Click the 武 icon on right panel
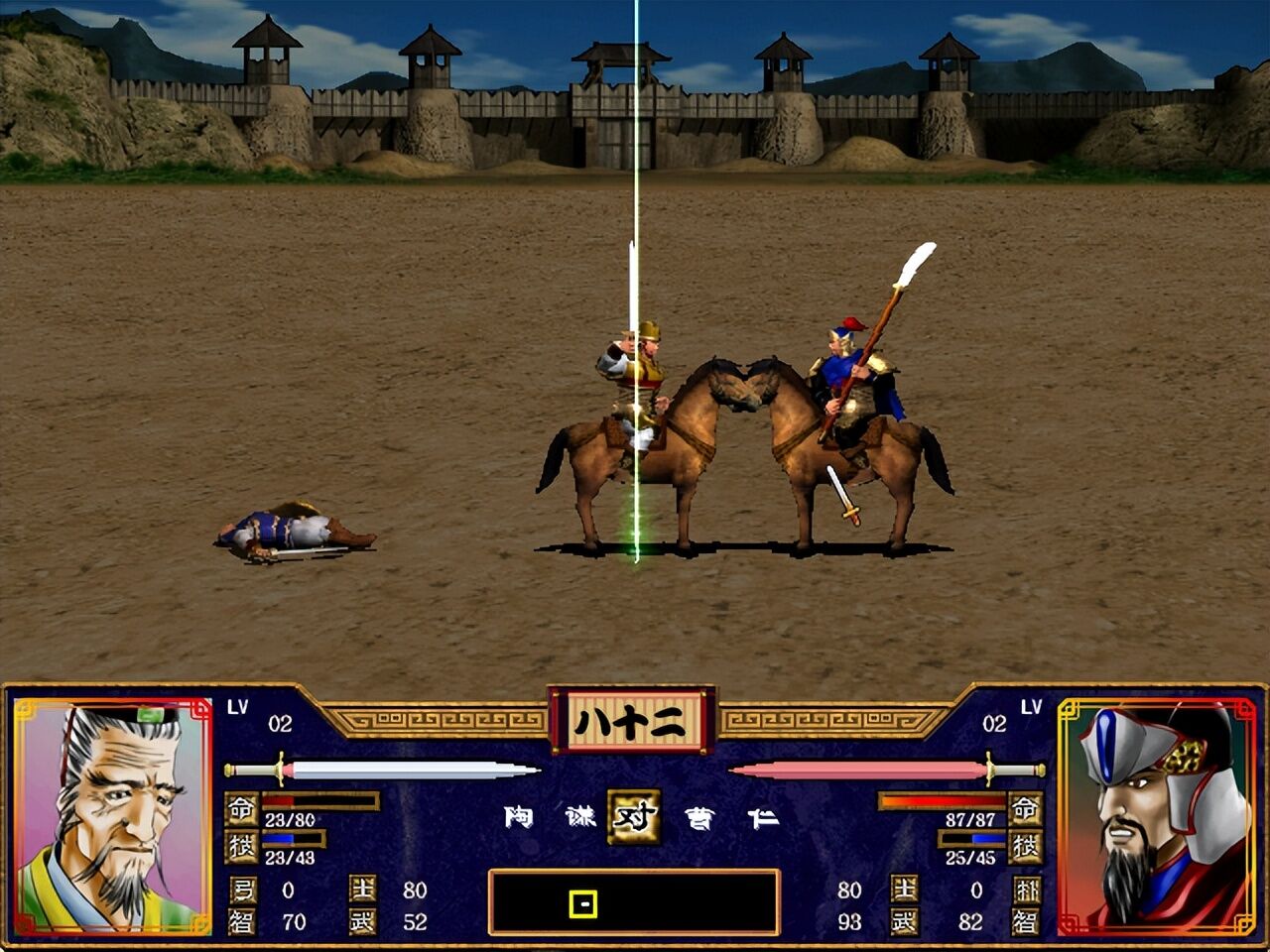Image resolution: width=1270 pixels, height=952 pixels. 905,922
